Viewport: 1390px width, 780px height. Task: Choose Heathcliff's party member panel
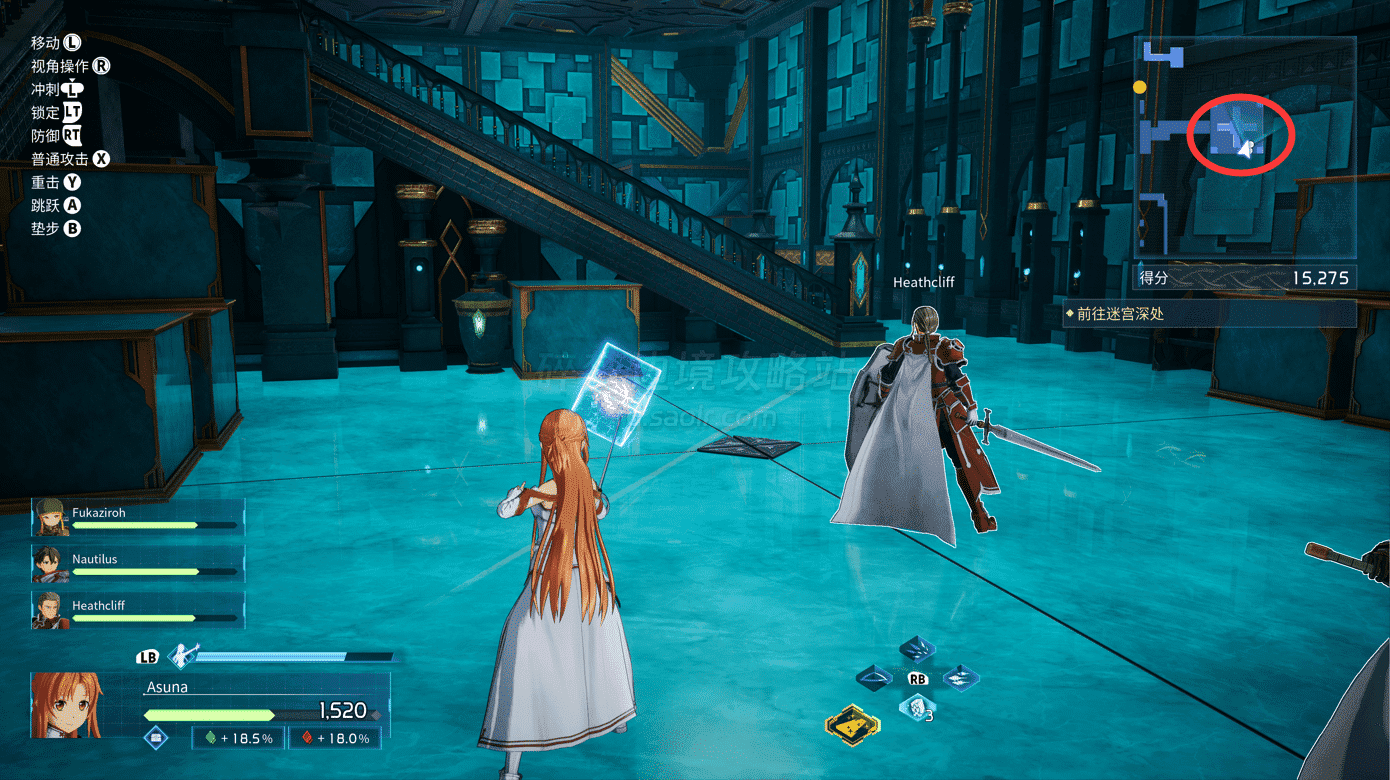(x=137, y=611)
